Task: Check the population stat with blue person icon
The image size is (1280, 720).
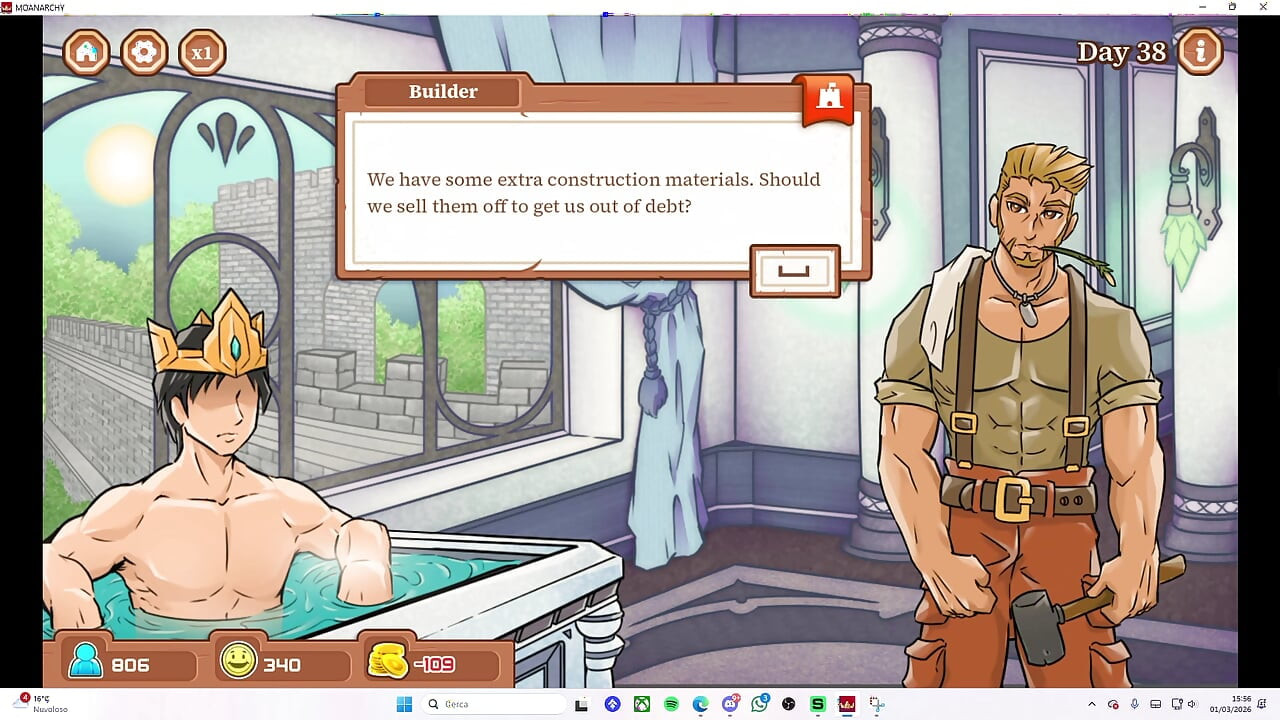Action: pyautogui.click(x=88, y=661)
